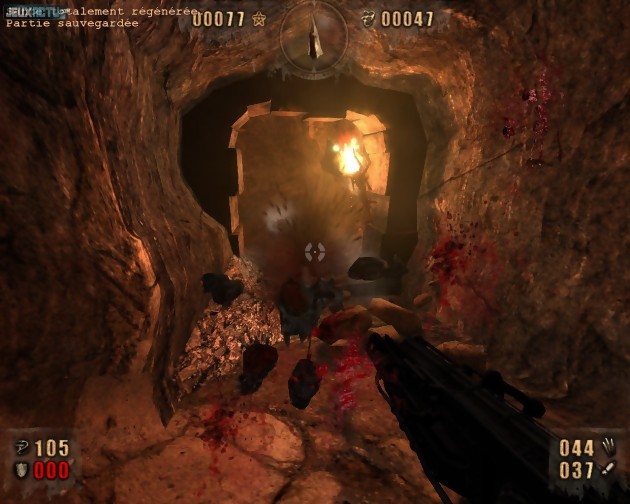Select the primary ammo icon beside 044
This screenshot has width=630, height=504.
[x=607, y=446]
